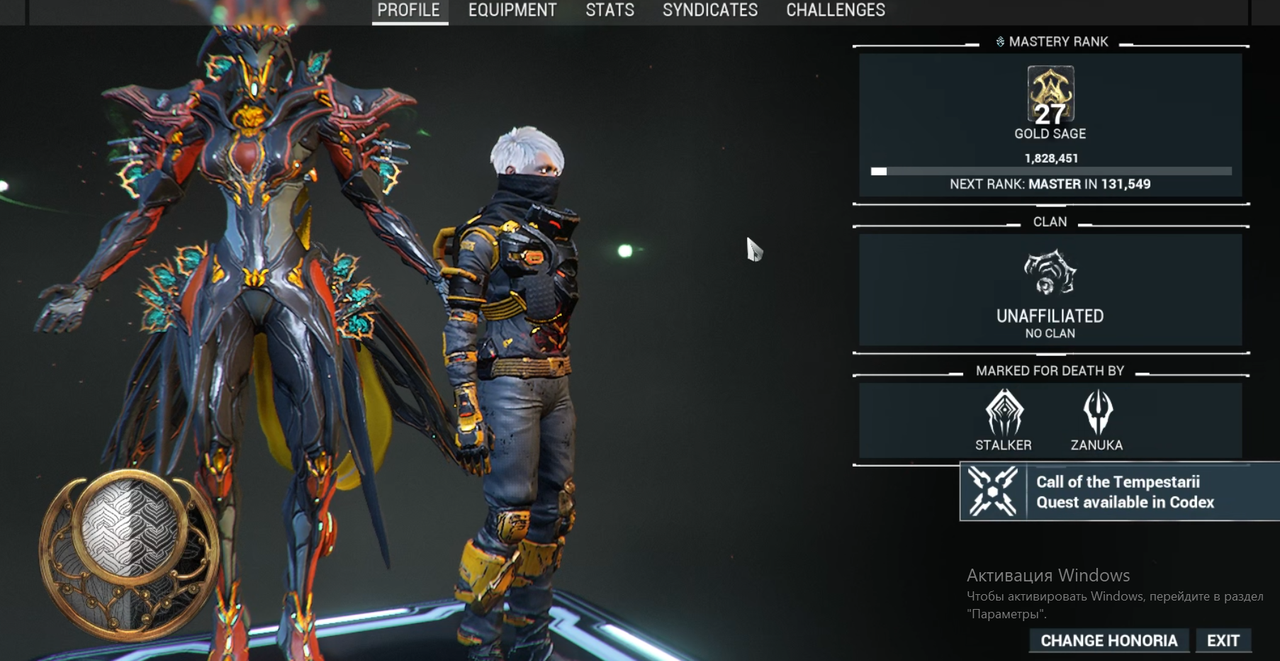Viewport: 1280px width, 661px height.
Task: Exit the profile screen
Action: [x=1223, y=640]
